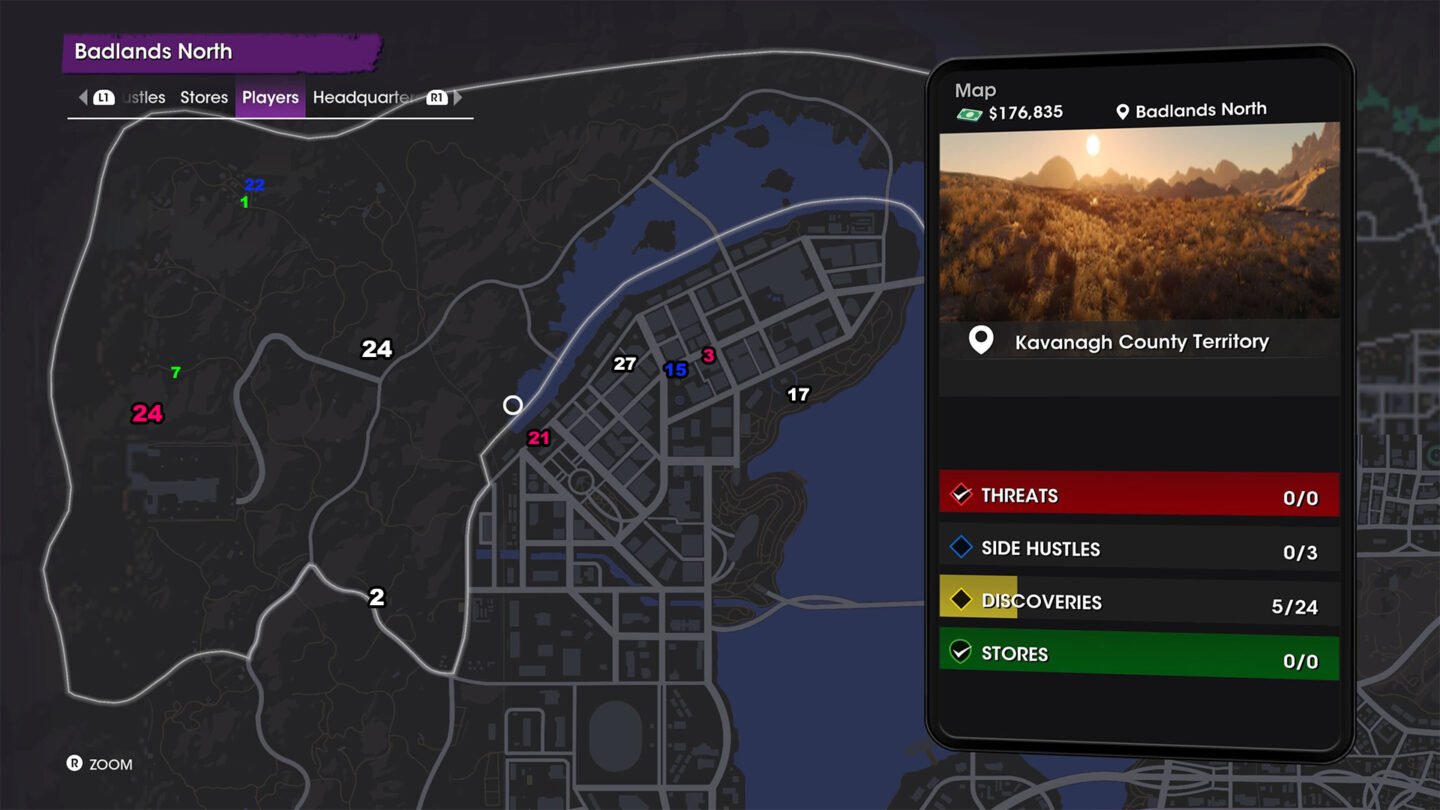Screen dimensions: 1440x810
Task: Select the Discoveries yellow diamond icon
Action: tap(962, 600)
